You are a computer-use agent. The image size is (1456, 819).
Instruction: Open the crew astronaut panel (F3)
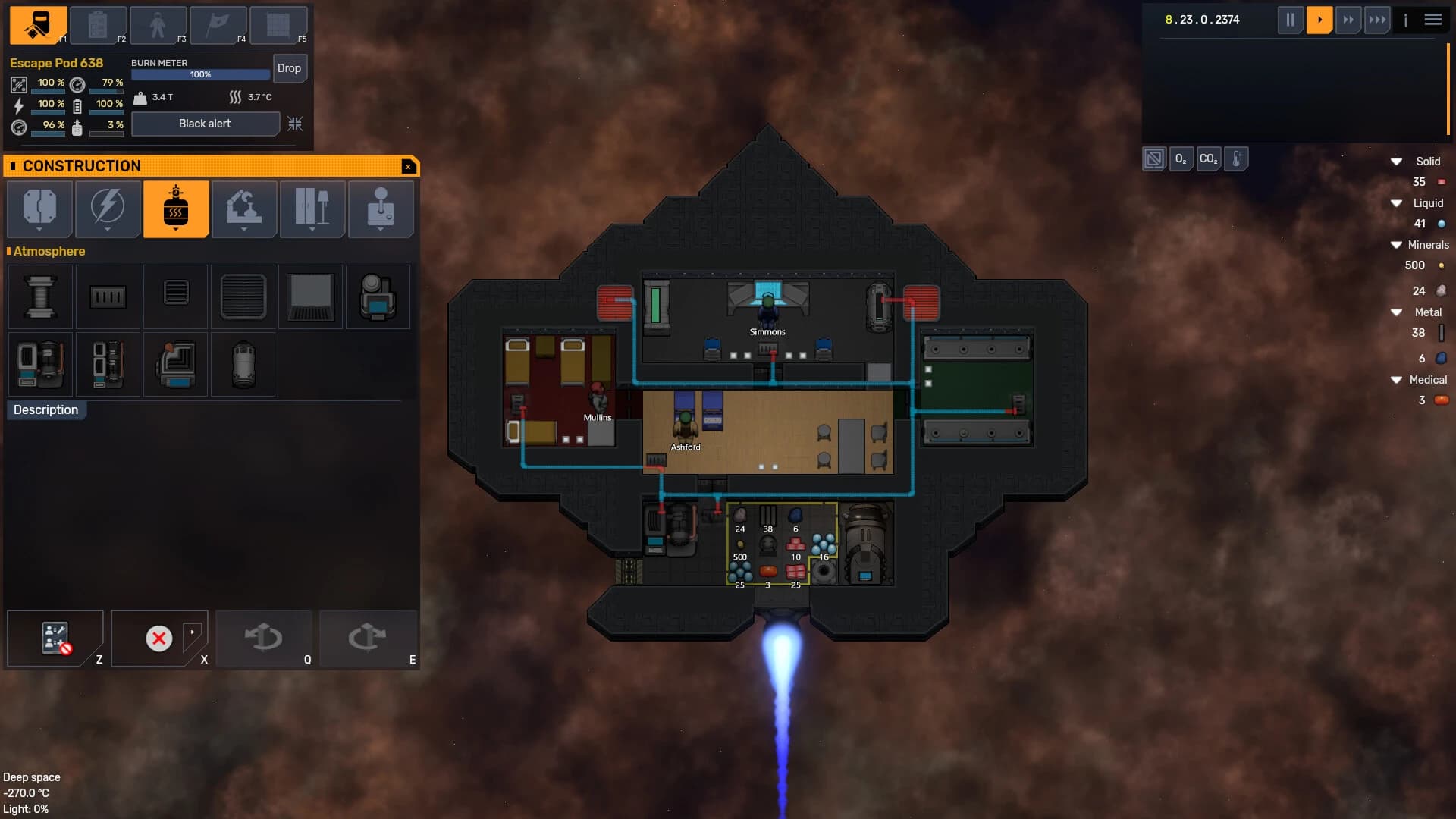[158, 25]
